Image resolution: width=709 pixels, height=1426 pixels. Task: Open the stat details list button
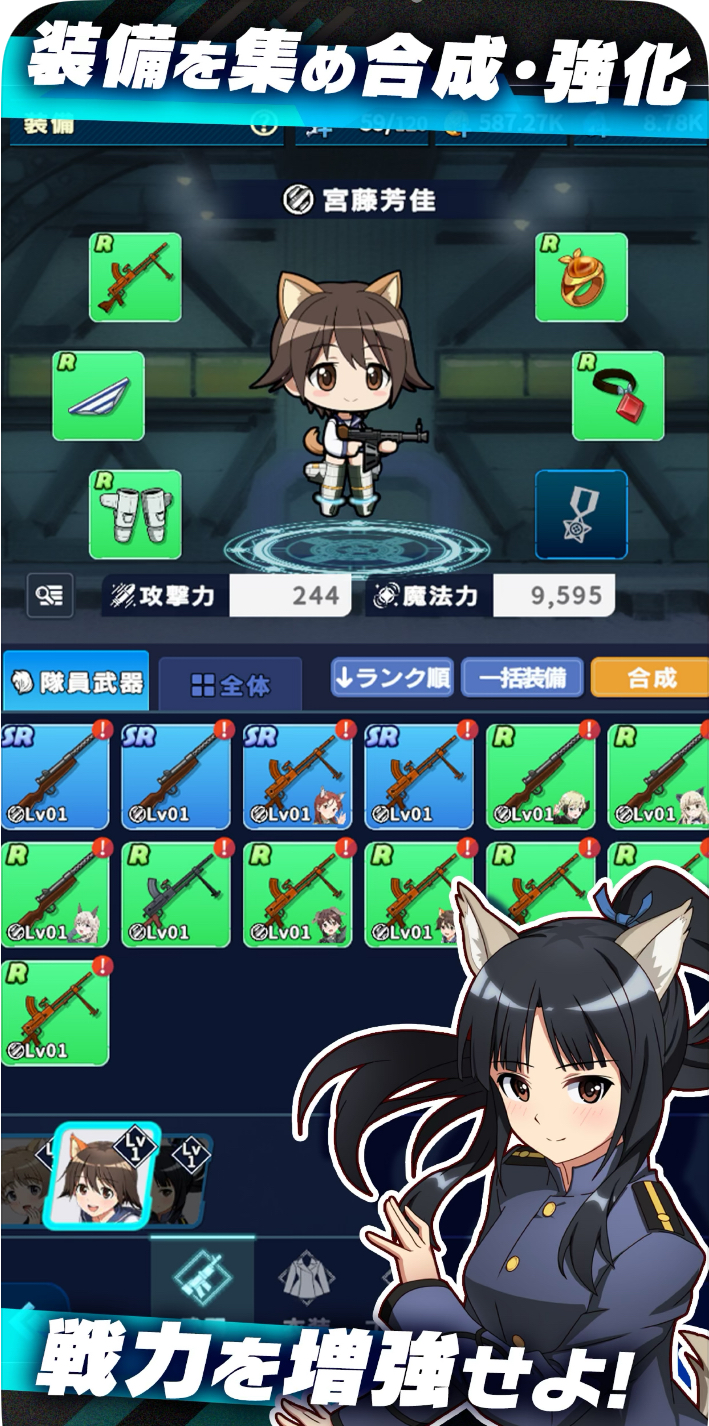51,596
